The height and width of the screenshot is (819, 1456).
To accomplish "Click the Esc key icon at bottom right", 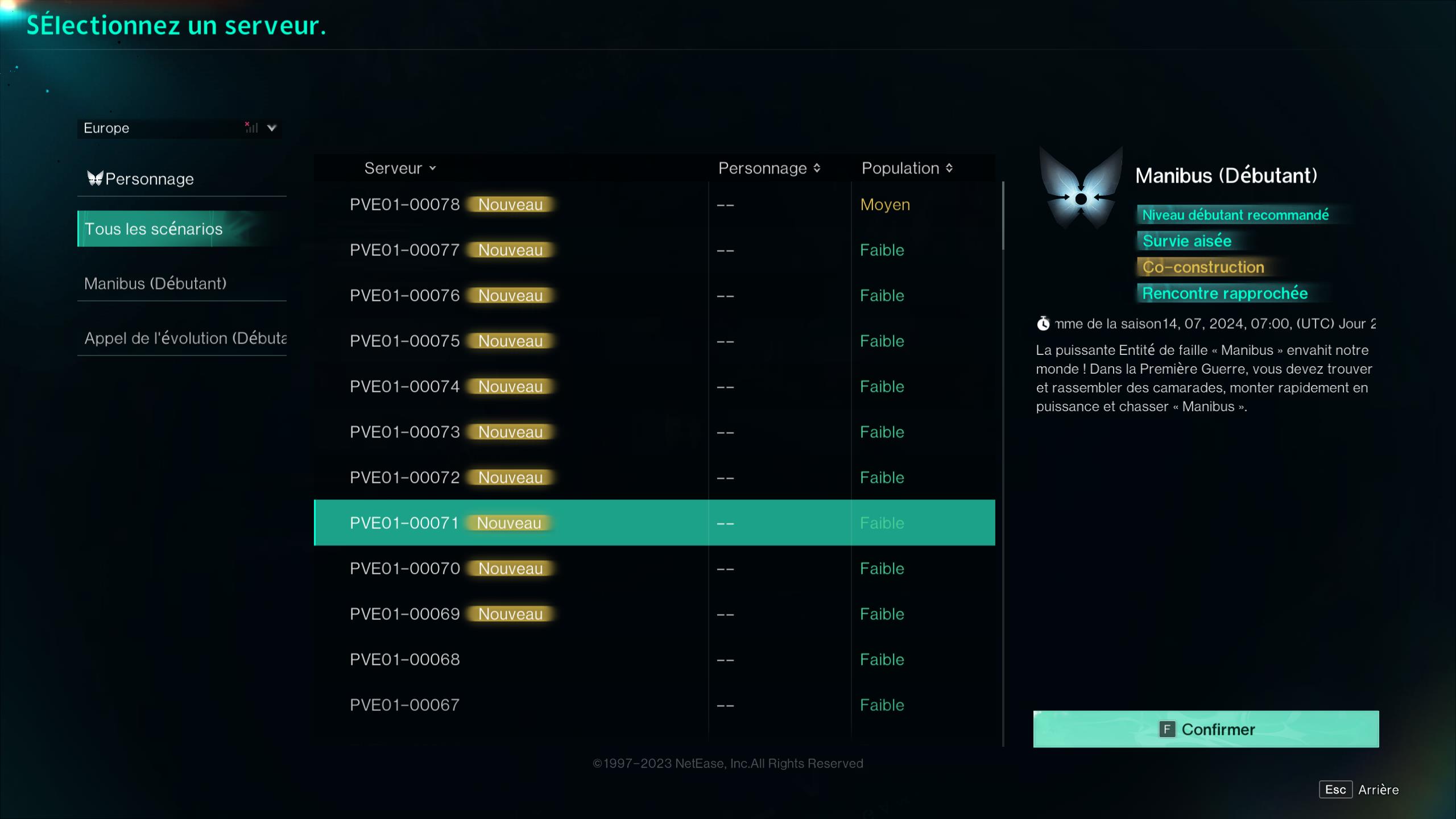I will point(1335,789).
